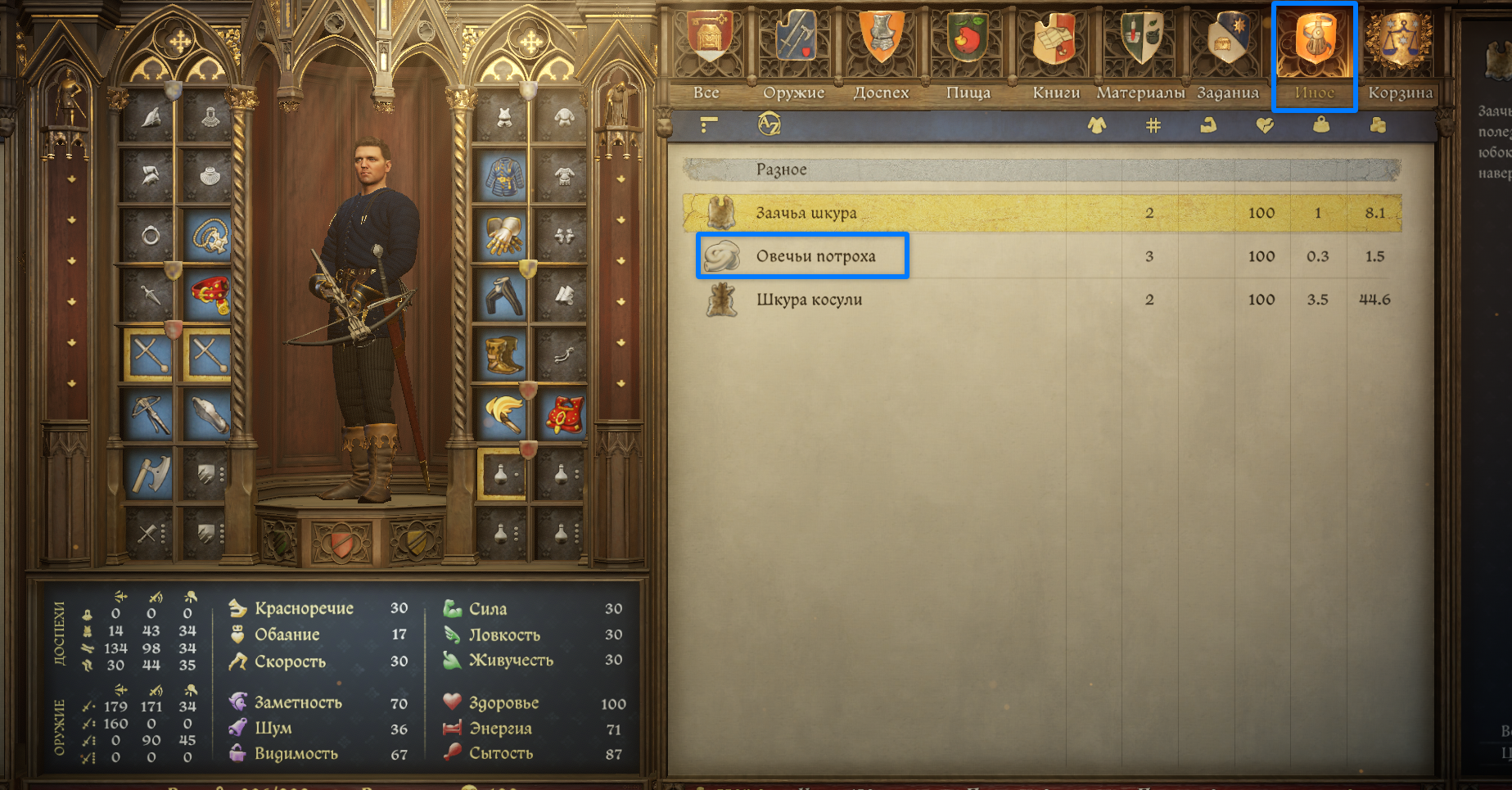Select the equipped gloves slot
Viewport: 1512px width, 790px height.
point(504,236)
